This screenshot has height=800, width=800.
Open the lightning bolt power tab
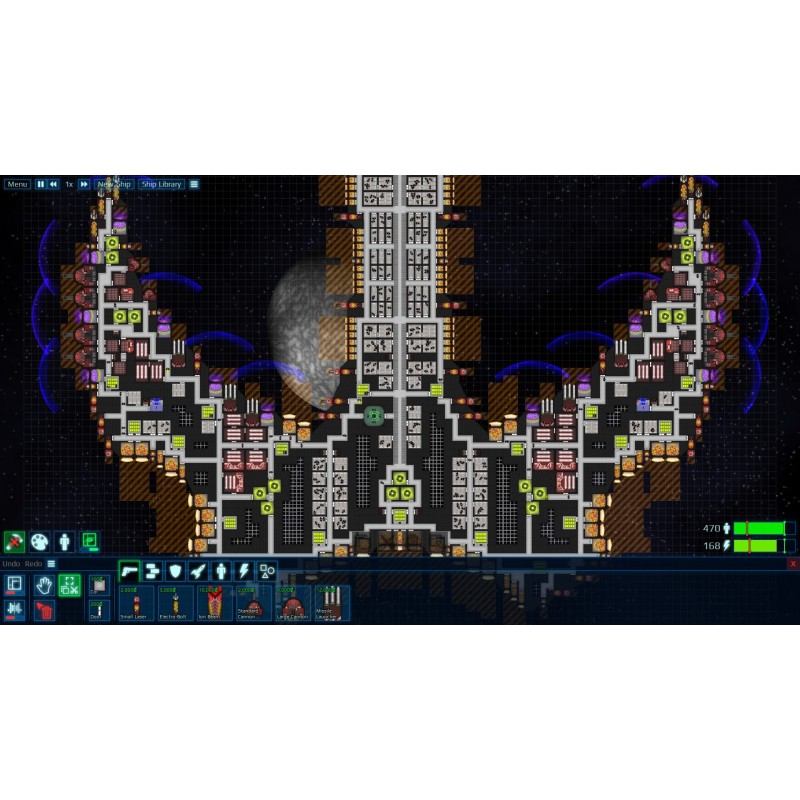[244, 571]
